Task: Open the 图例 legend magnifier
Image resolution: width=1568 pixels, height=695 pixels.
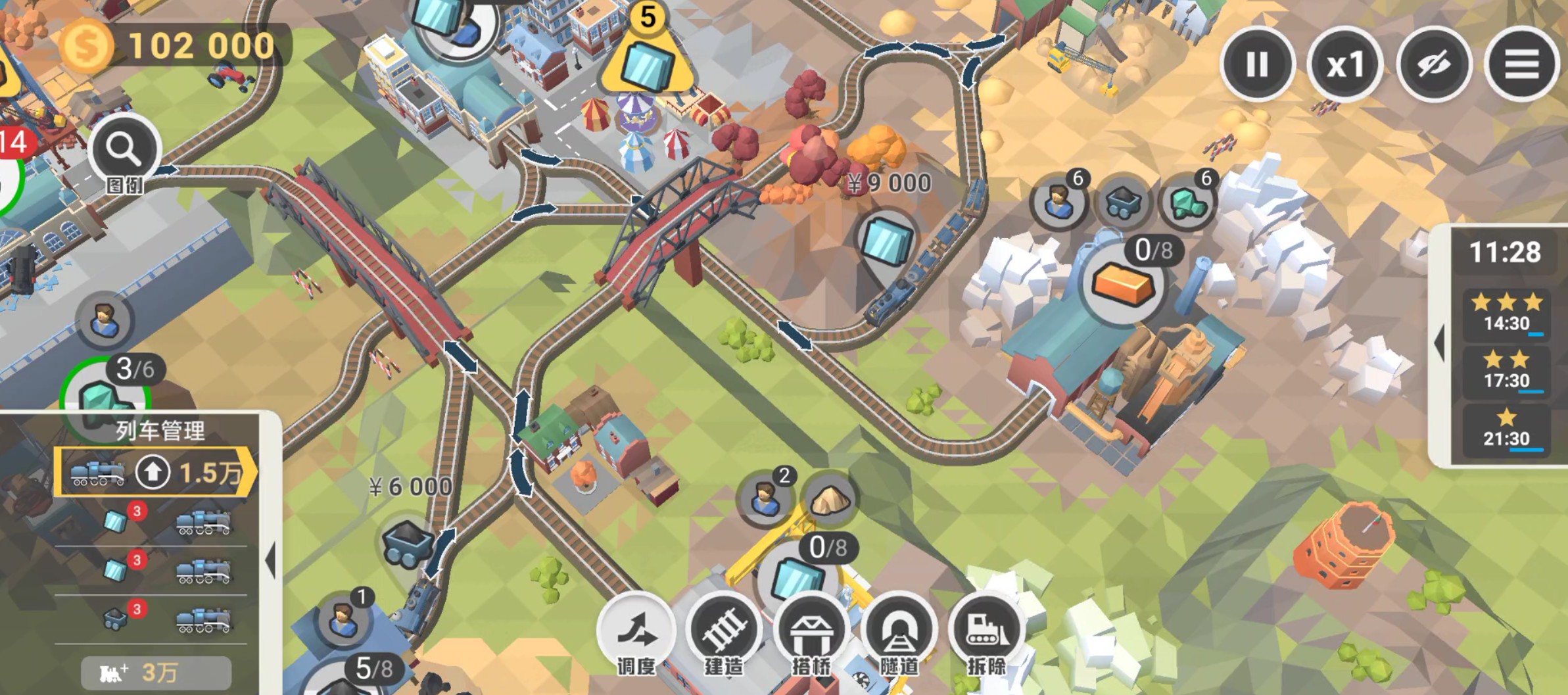Action: (124, 151)
